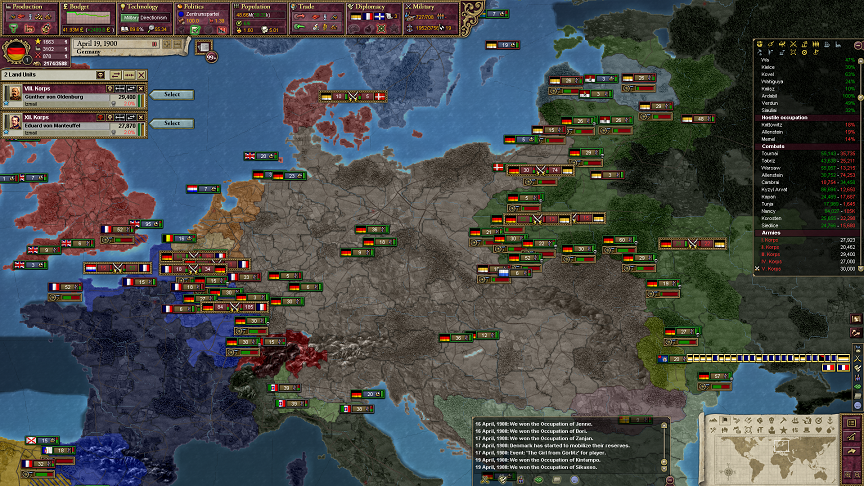Click the Allenstein hostile occupation entry
Screen dimensions: 864x486
pos(776,131)
